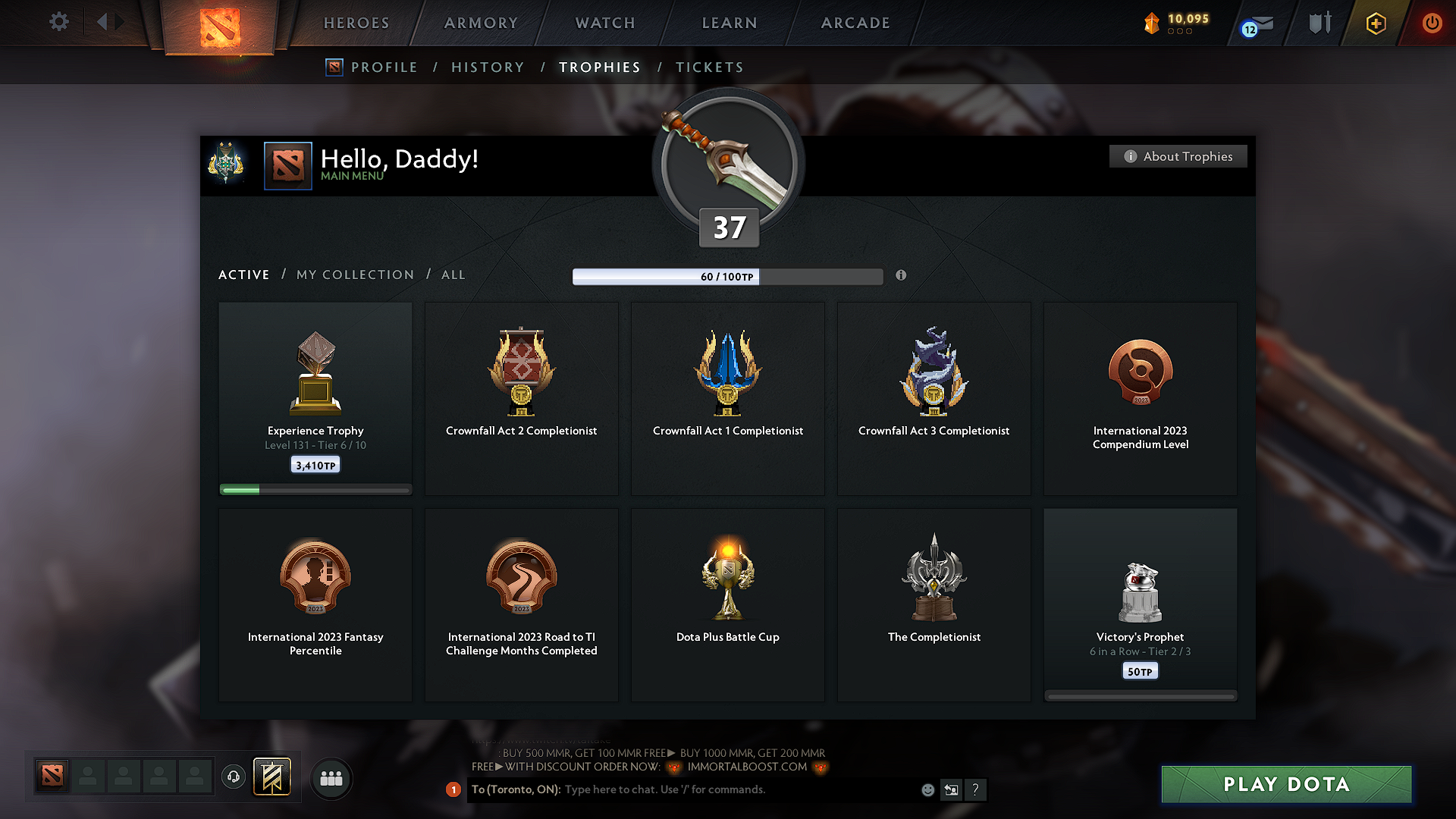
Task: Select the ACTIVE trophies filter
Action: coord(243,275)
